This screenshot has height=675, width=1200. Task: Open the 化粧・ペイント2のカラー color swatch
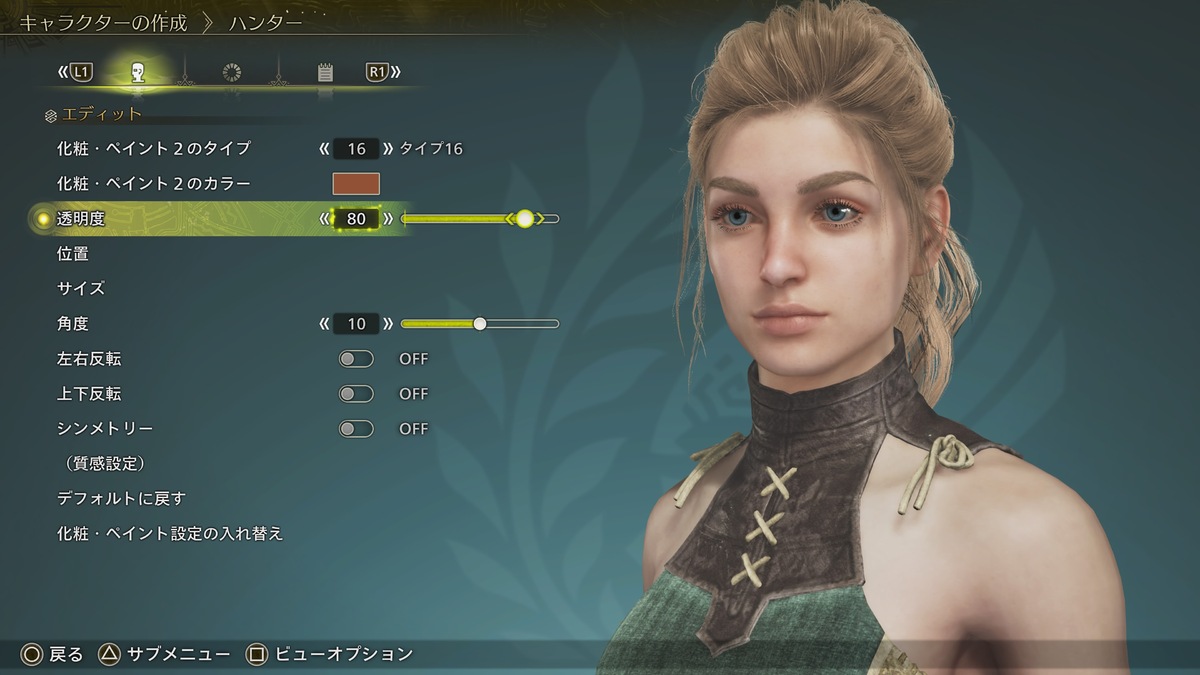tap(356, 184)
